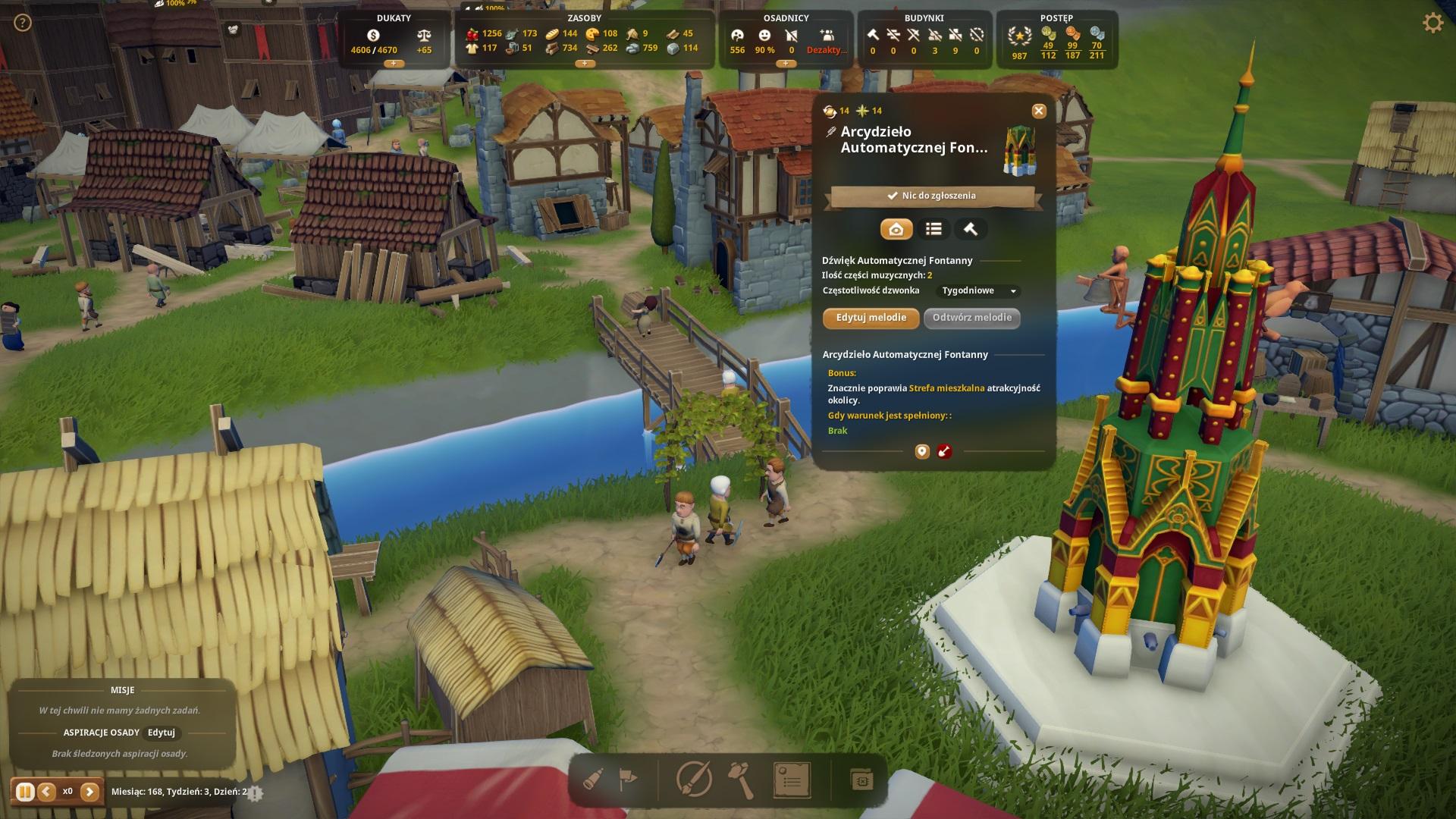
Task: Switch to the list tab in building panel
Action: tap(934, 229)
